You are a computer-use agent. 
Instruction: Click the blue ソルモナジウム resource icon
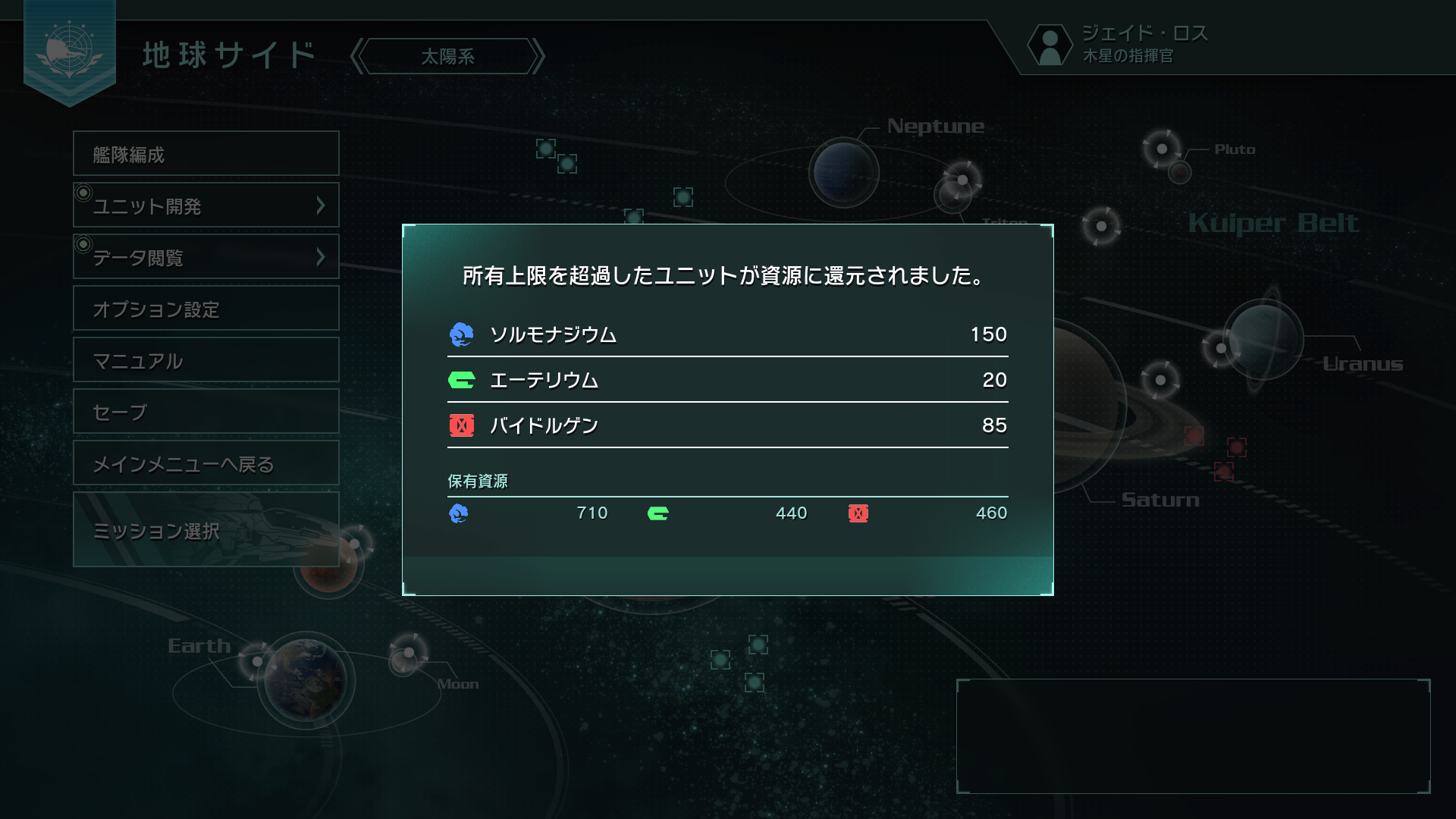click(x=460, y=334)
